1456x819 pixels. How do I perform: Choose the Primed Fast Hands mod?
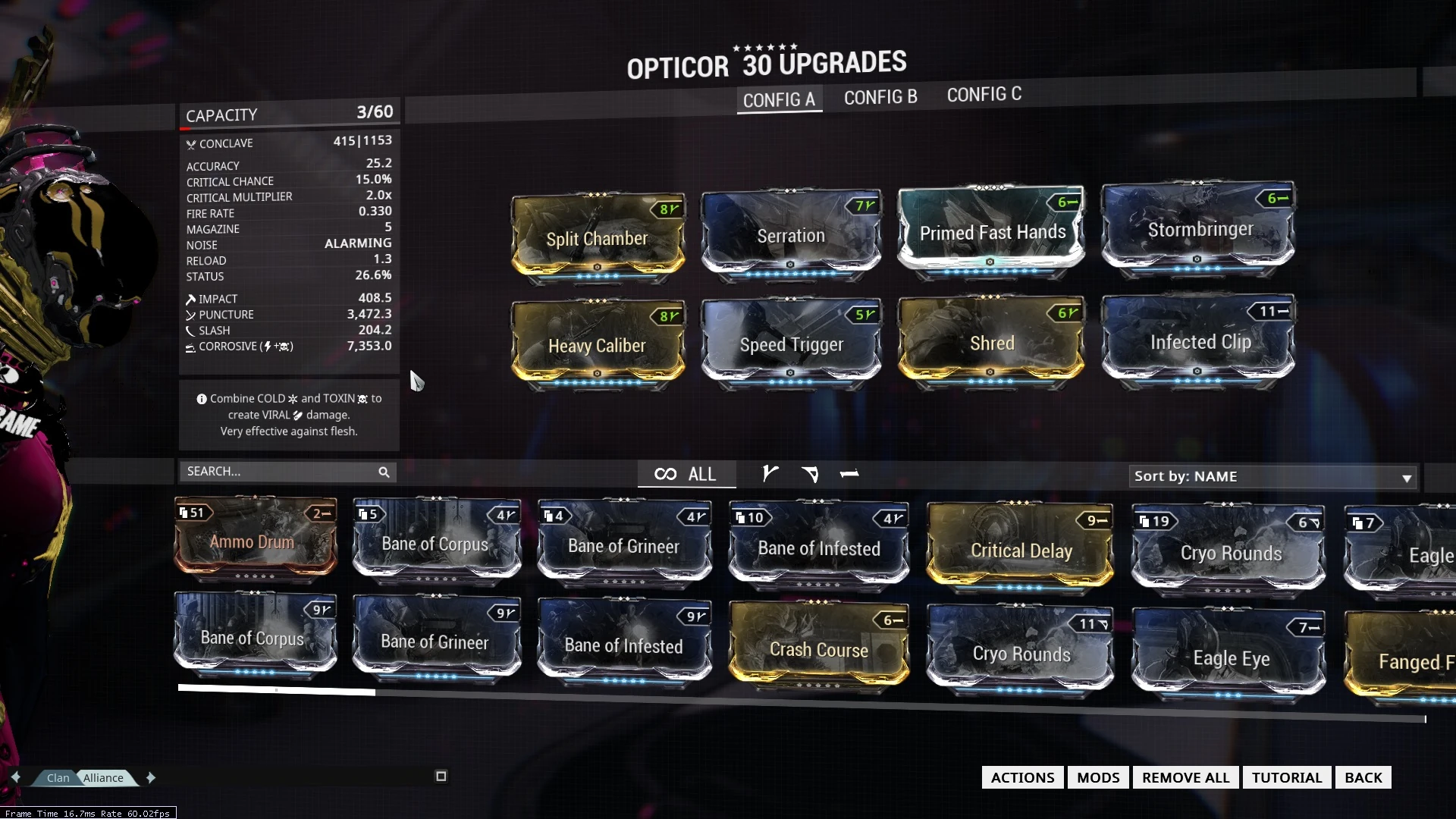click(992, 231)
